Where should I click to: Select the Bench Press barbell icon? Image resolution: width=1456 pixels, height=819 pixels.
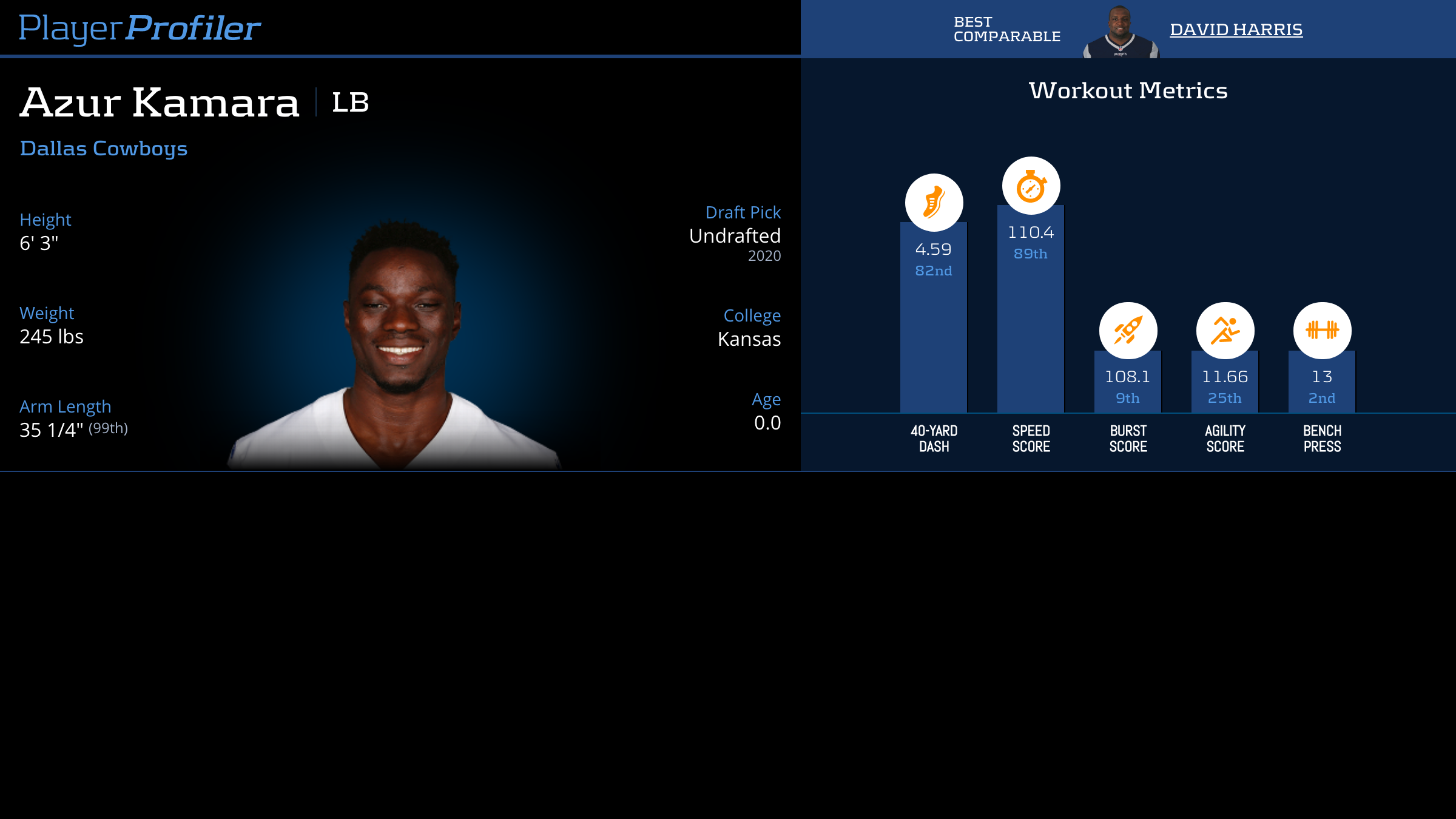(x=1322, y=331)
